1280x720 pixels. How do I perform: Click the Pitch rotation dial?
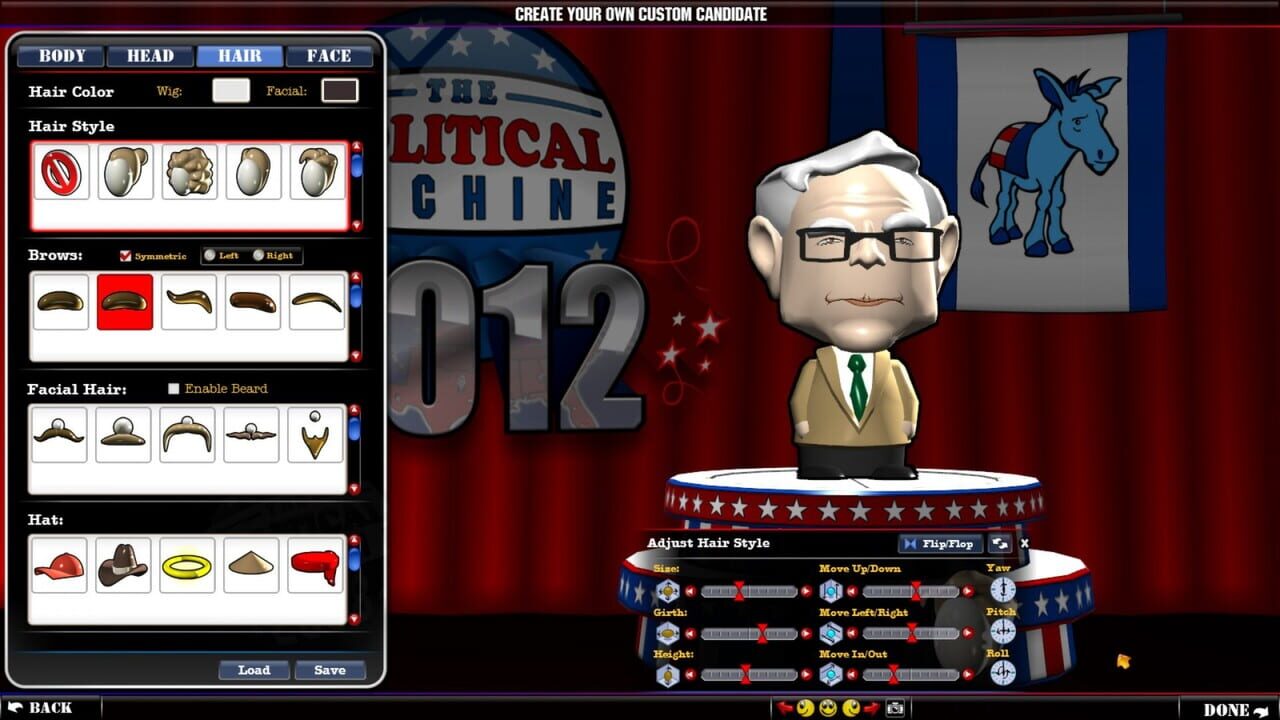(1002, 632)
